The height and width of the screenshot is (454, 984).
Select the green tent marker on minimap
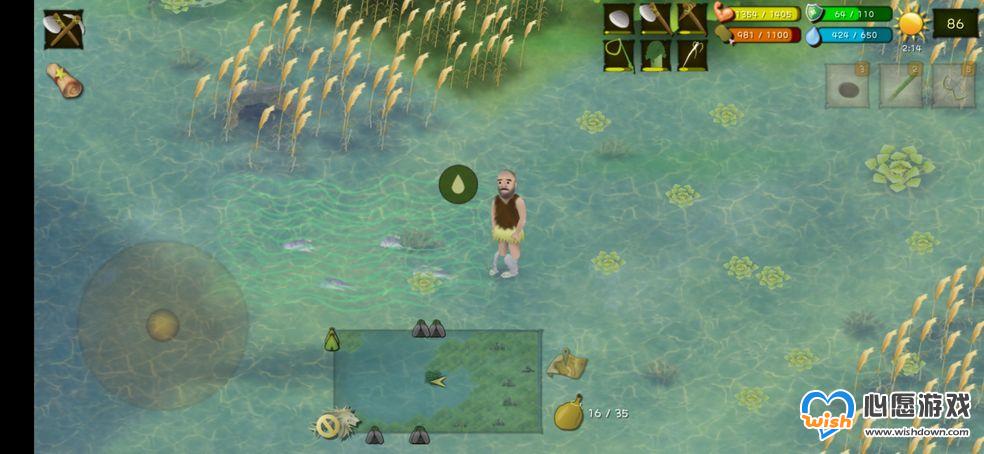pos(332,340)
